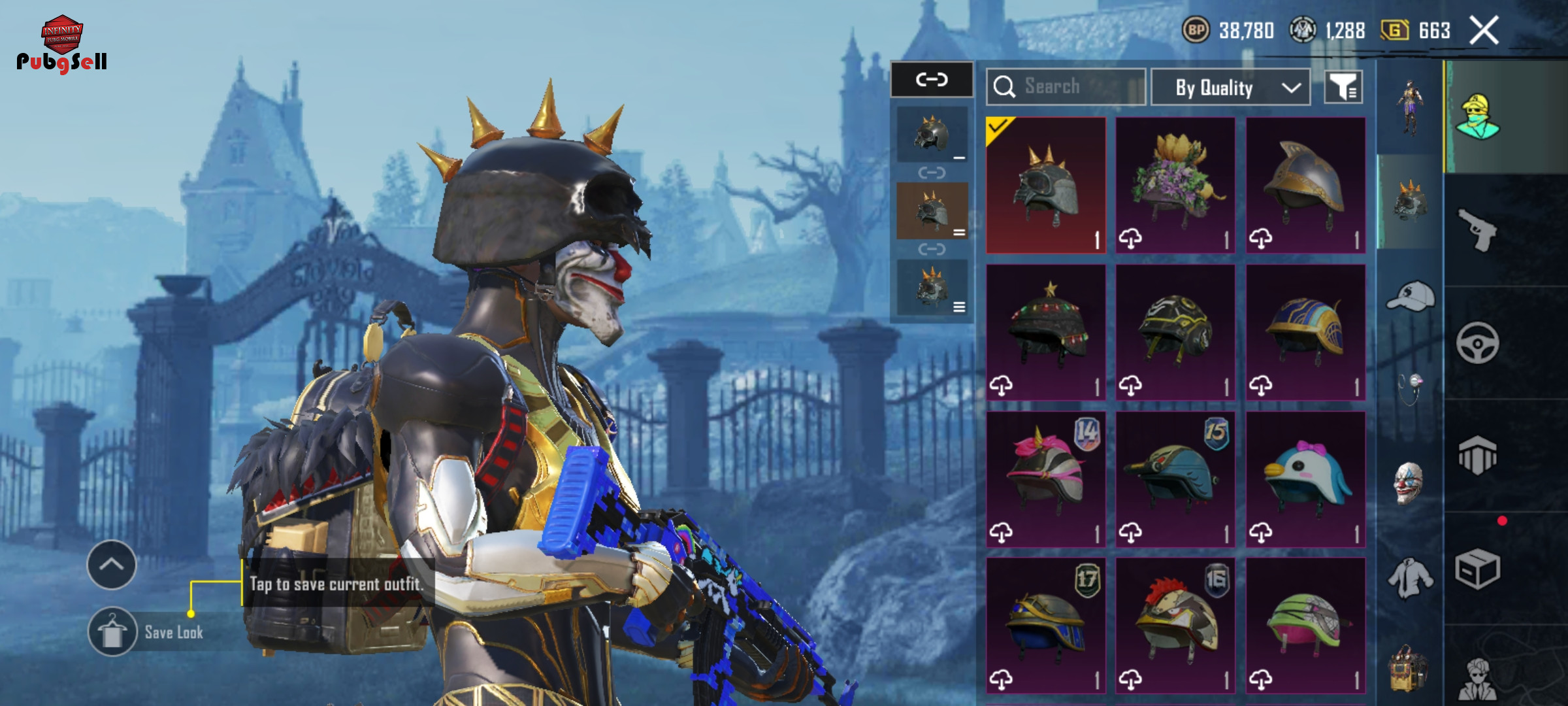Toggle the link button above helmet presets

(x=932, y=80)
